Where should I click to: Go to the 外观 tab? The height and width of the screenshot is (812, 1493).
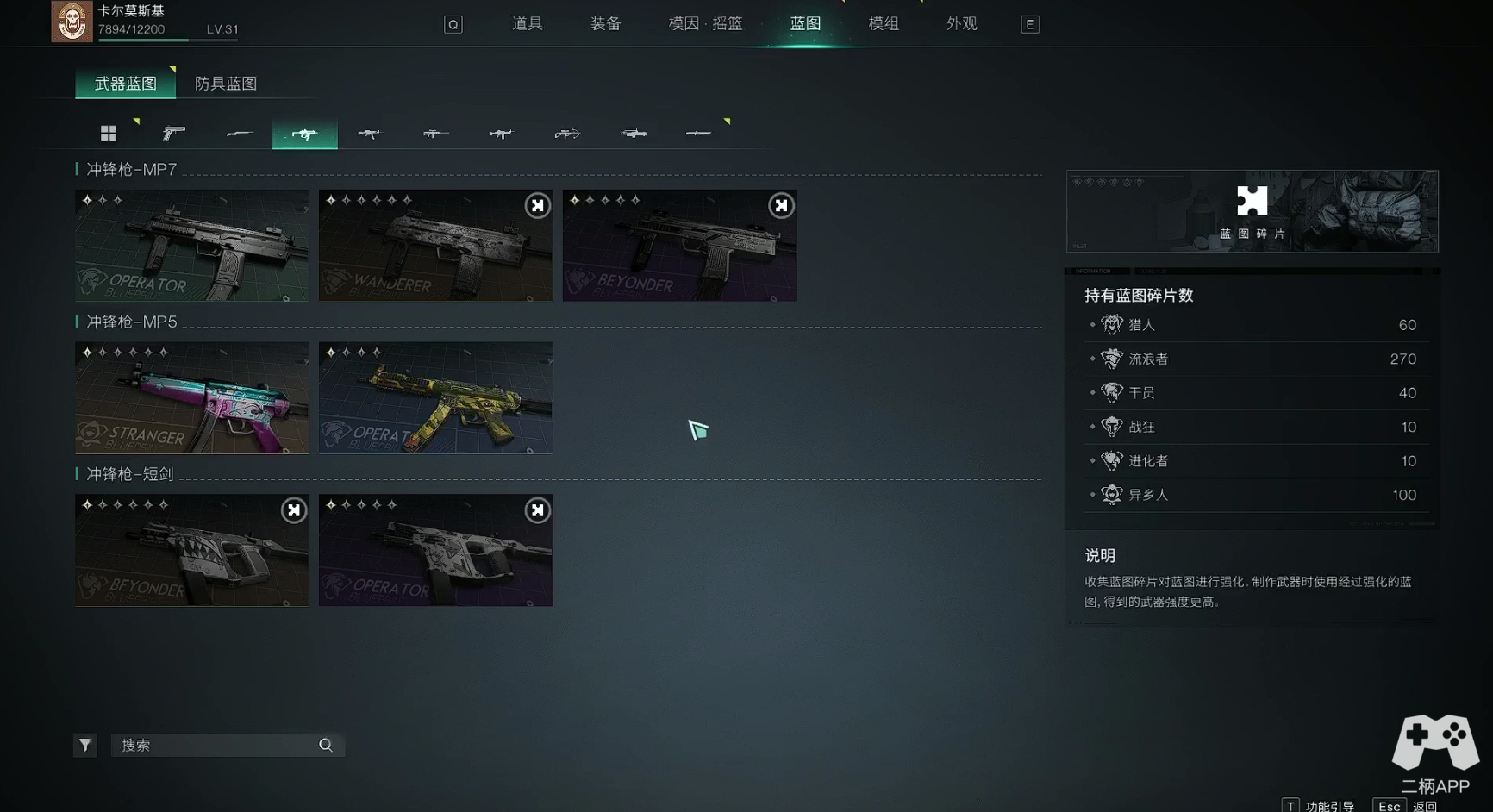[961, 24]
